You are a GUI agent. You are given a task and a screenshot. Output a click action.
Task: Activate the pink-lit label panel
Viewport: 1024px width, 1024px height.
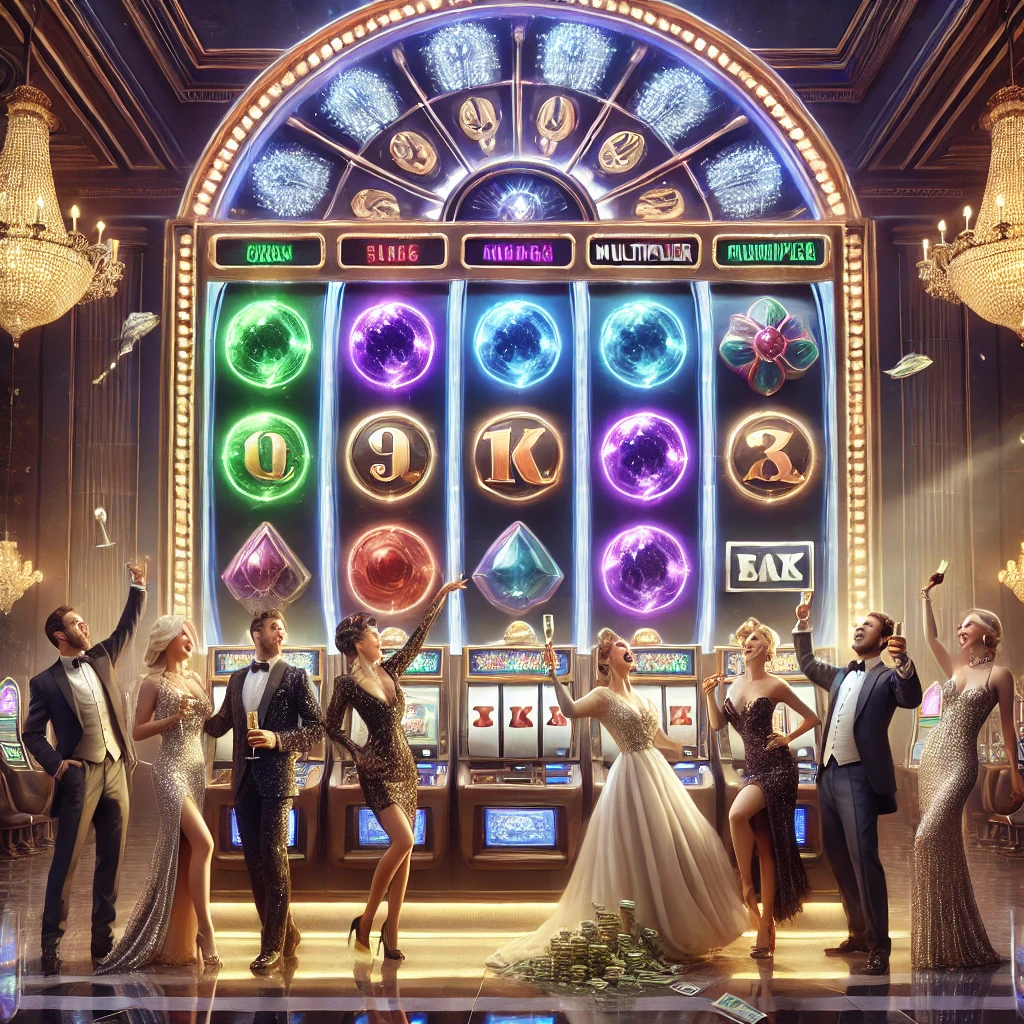[392, 251]
